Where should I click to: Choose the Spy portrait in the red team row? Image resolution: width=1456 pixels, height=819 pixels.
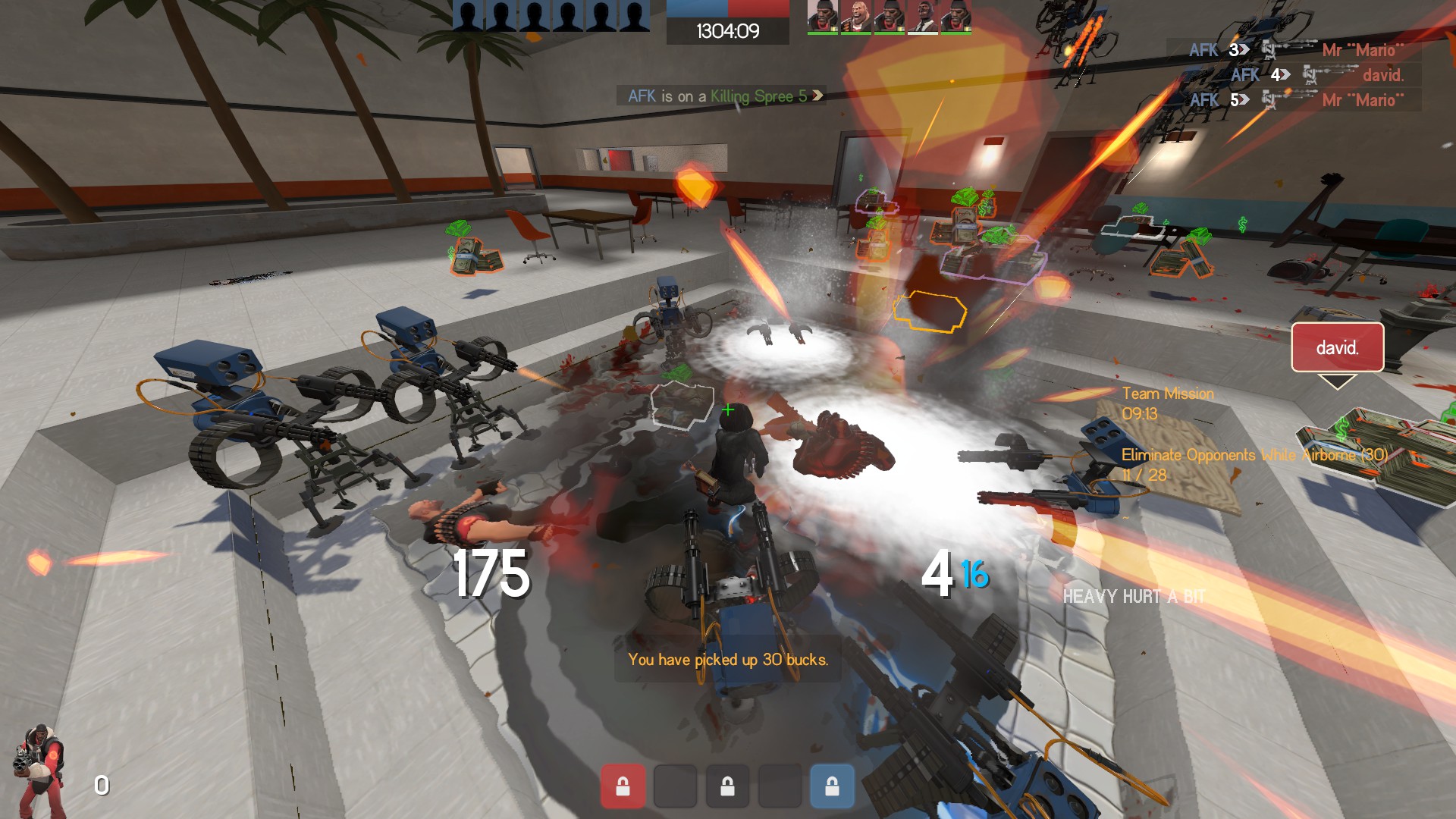click(x=922, y=17)
